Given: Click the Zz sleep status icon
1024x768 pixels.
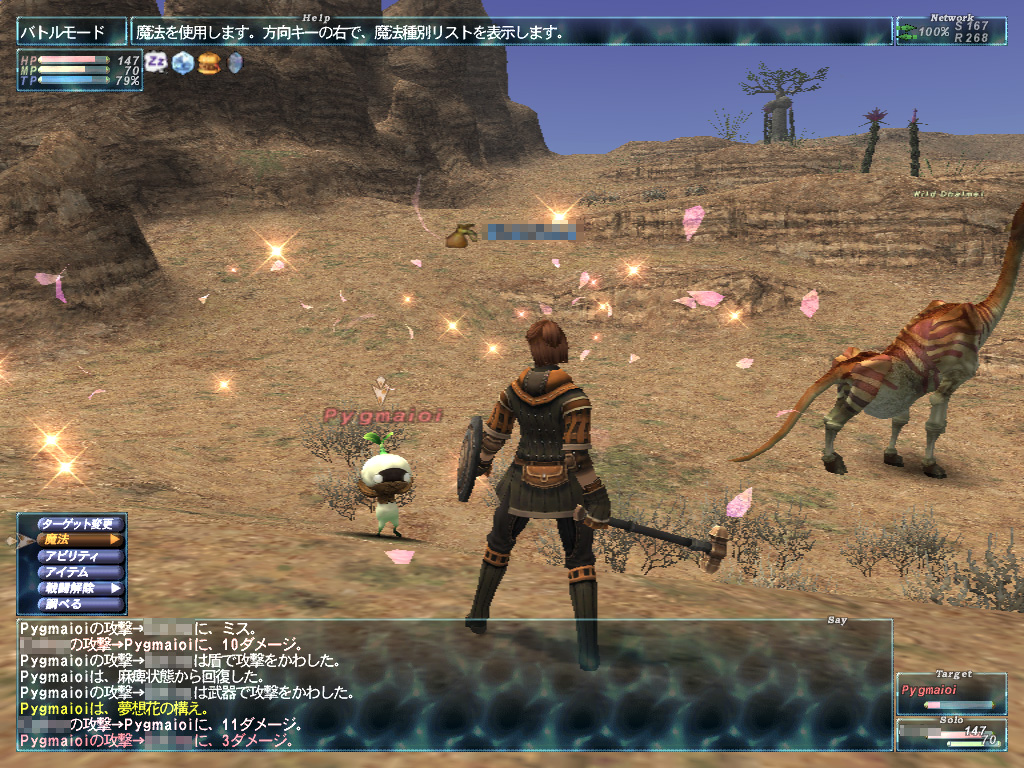Looking at the screenshot, I should coord(156,63).
